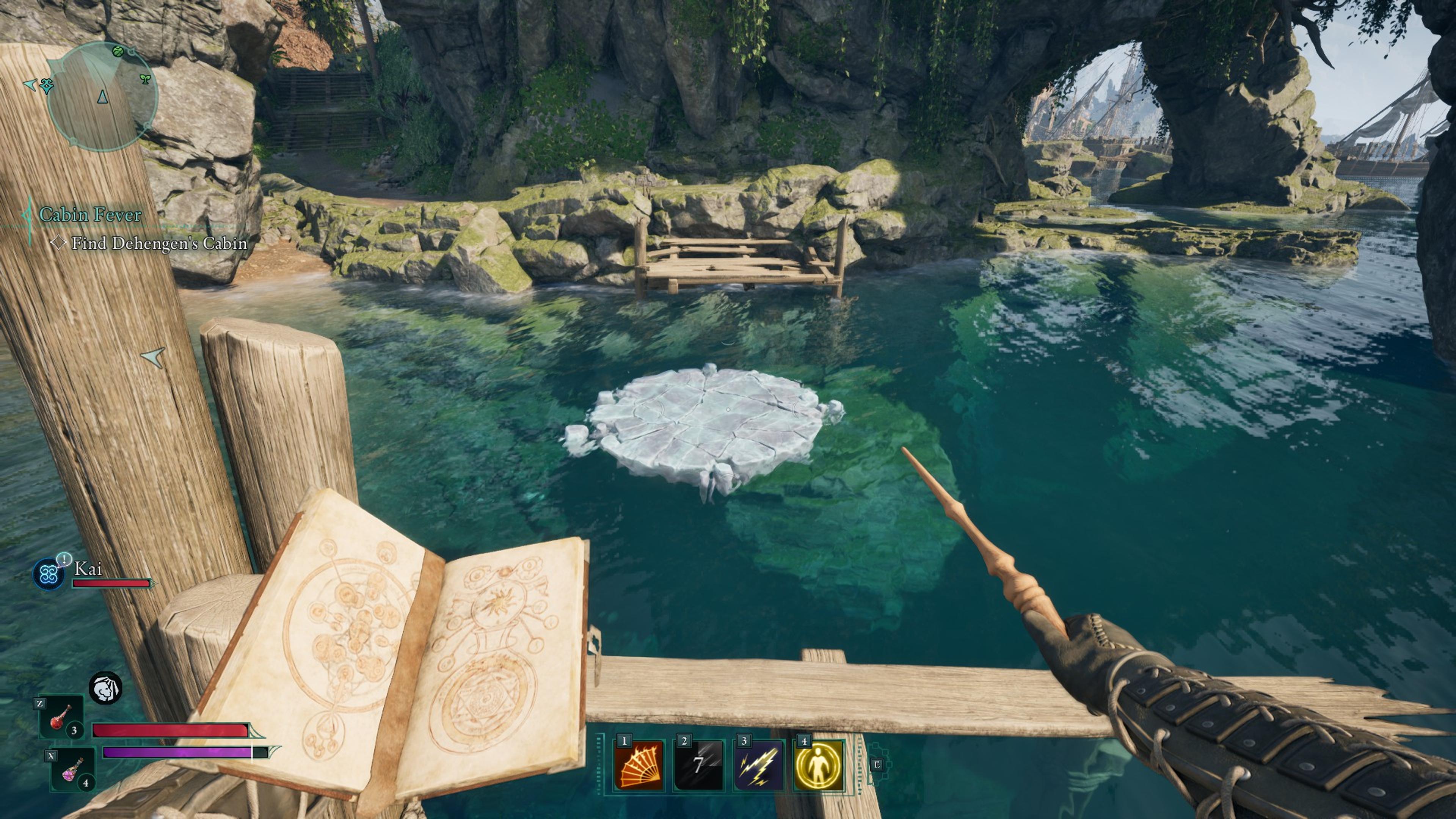Click the white face status effect icon

tap(106, 688)
